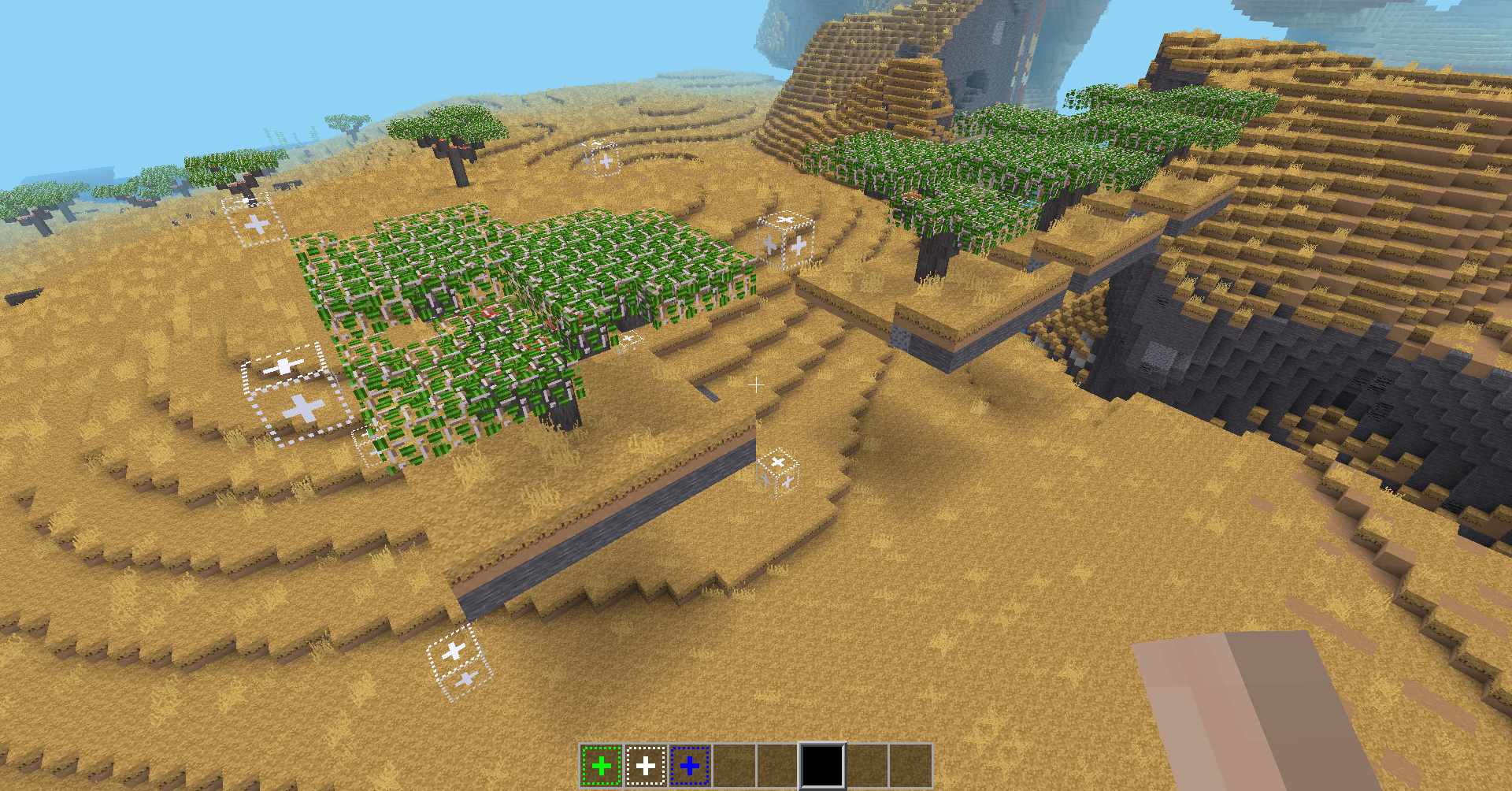Pick the blue plus marker hotbar slot
Screen dimensions: 1512x791
690,765
